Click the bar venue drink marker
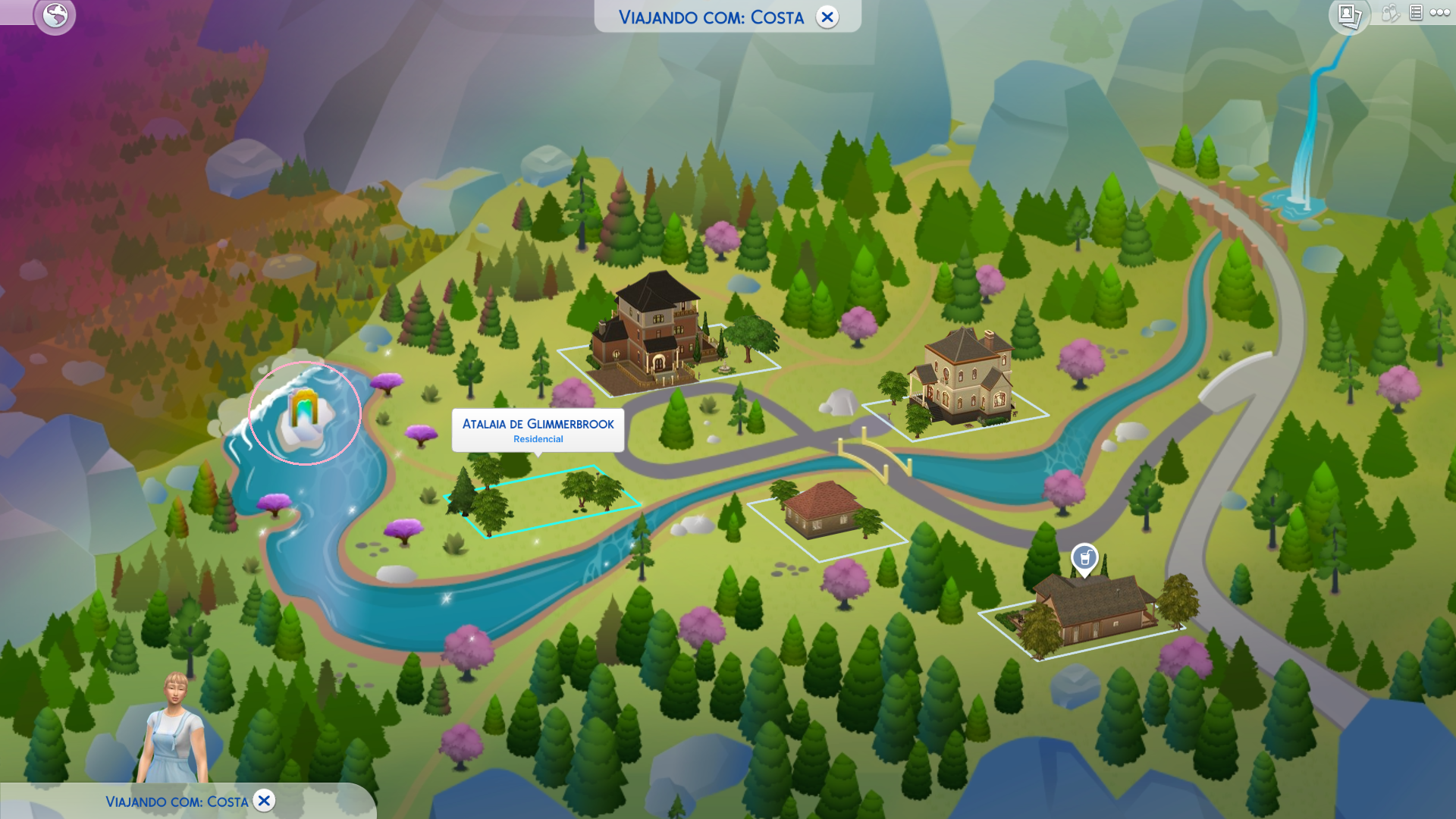Screen dimensions: 1456x819 [1084, 559]
